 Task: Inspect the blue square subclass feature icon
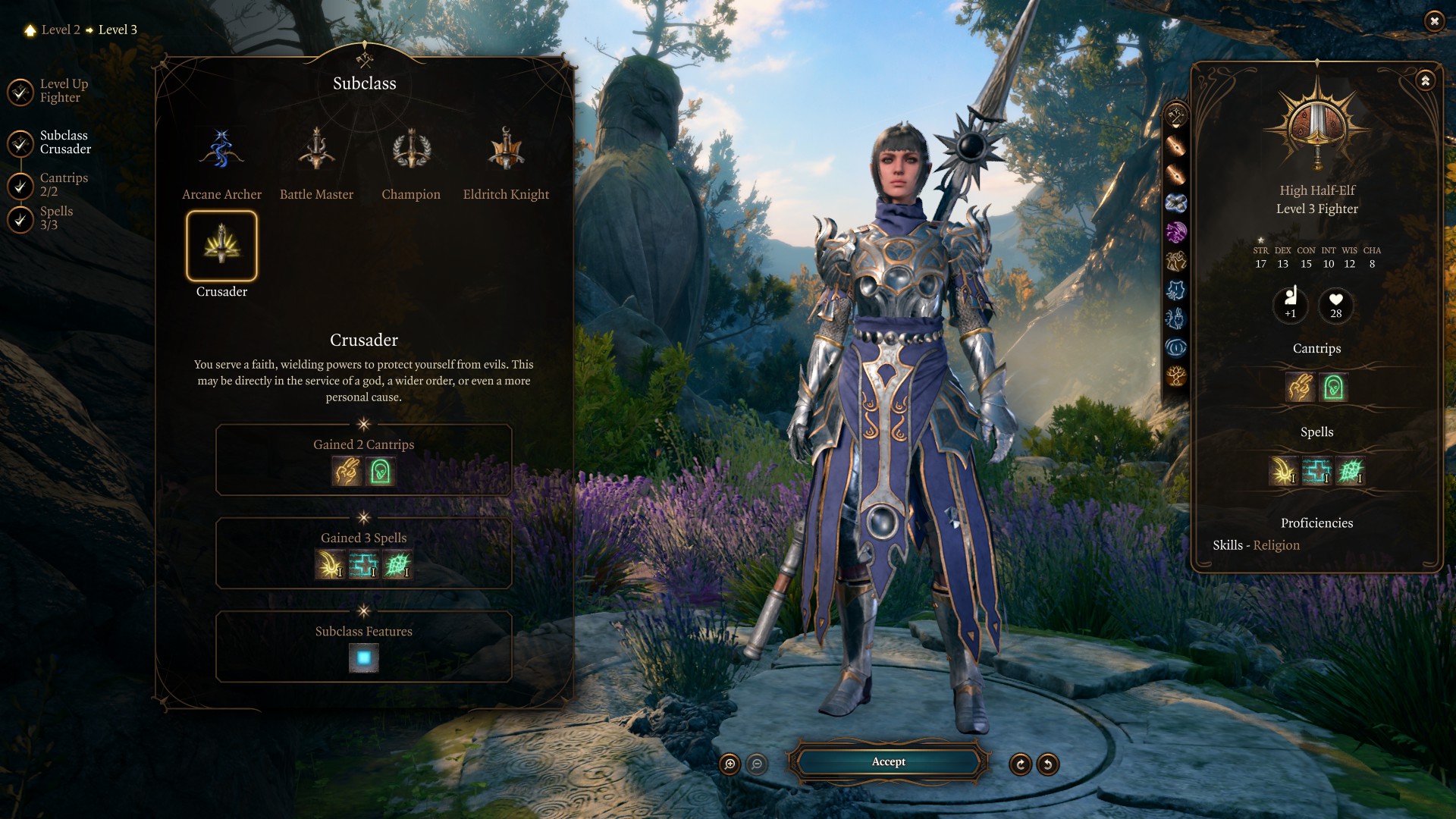[364, 658]
